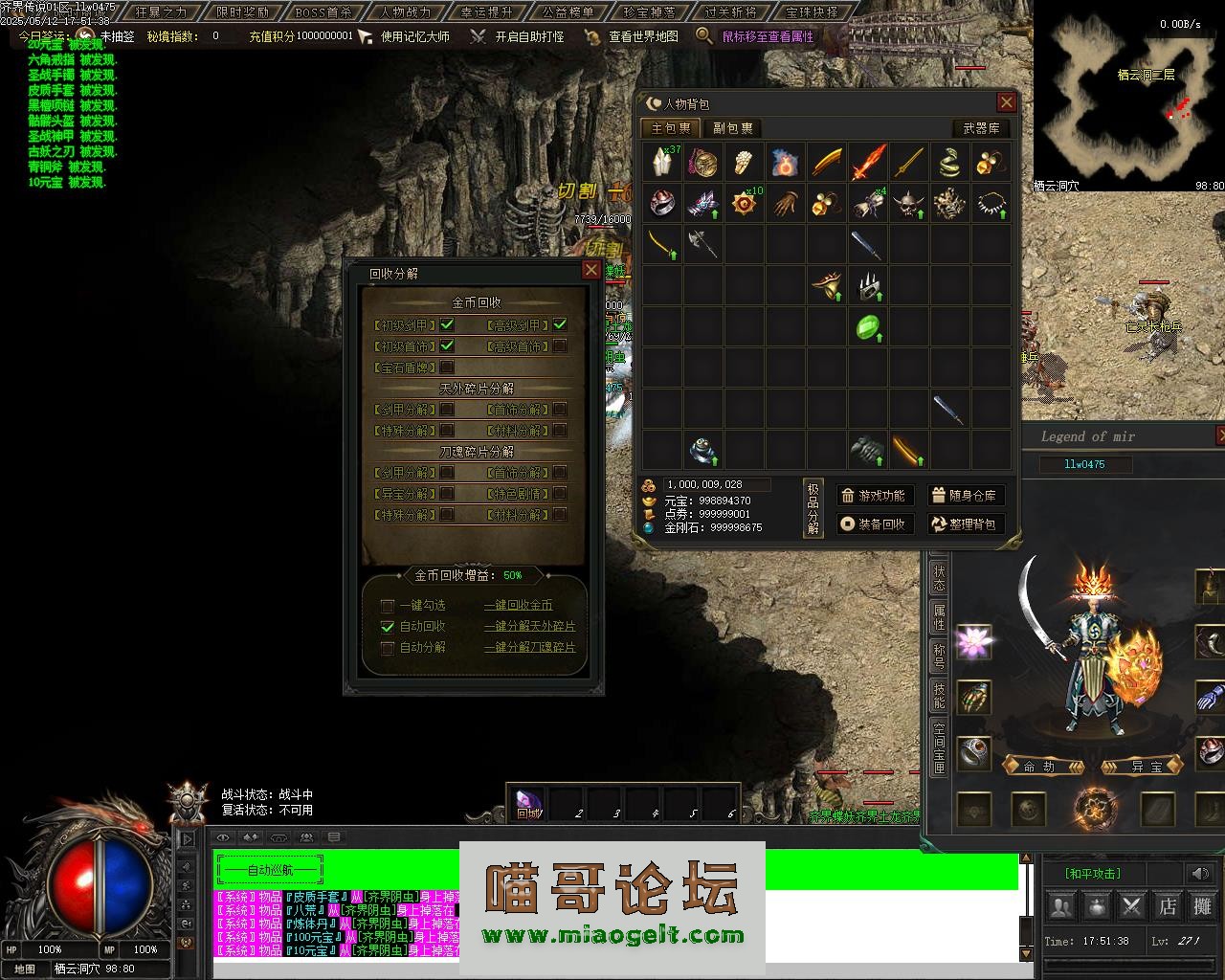This screenshot has height=980, width=1225.
Task: Uncheck the 自动回收 auto-recycle option
Action: point(388,626)
